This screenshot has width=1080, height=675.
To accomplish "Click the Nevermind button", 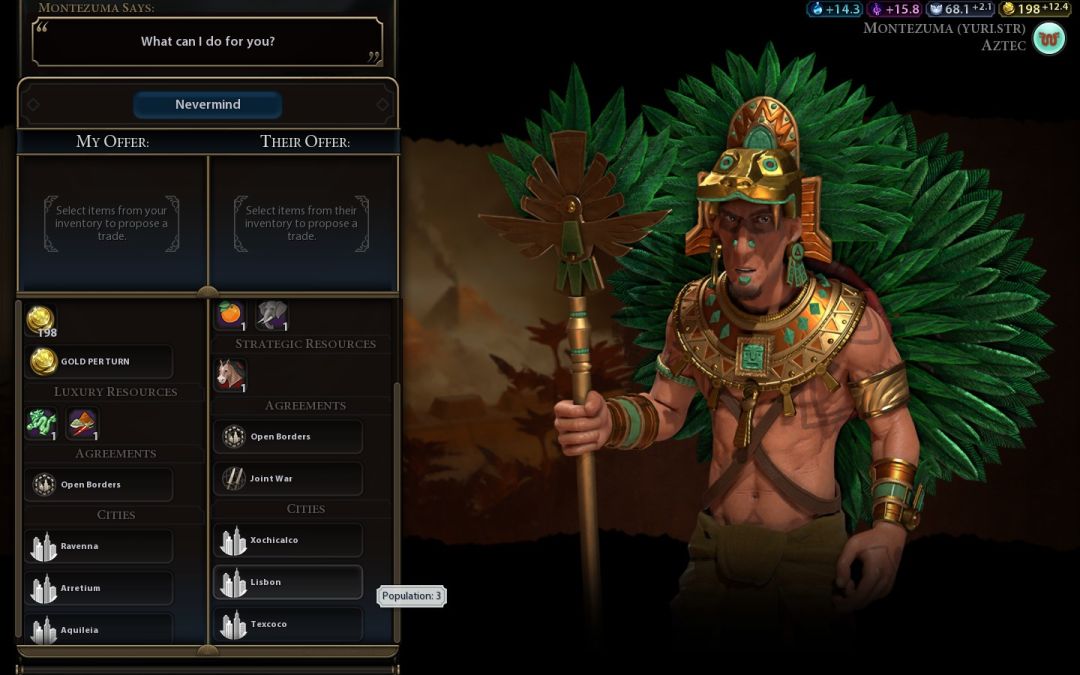I will (x=208, y=105).
